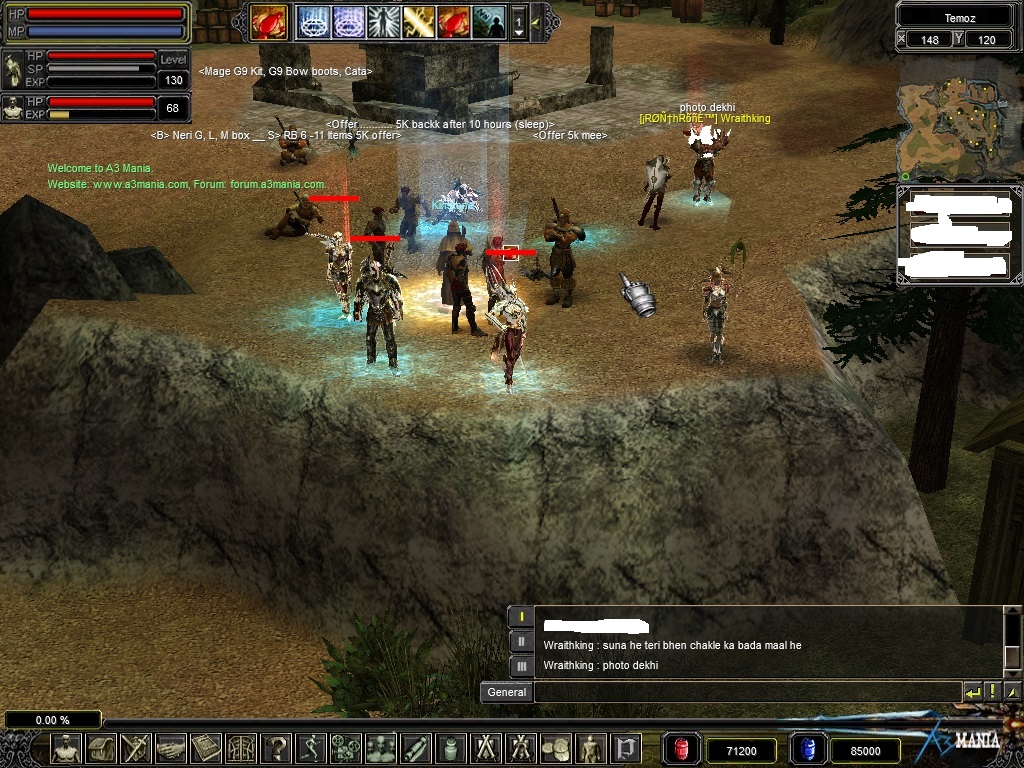Select the active red creature skill slot

[269, 21]
